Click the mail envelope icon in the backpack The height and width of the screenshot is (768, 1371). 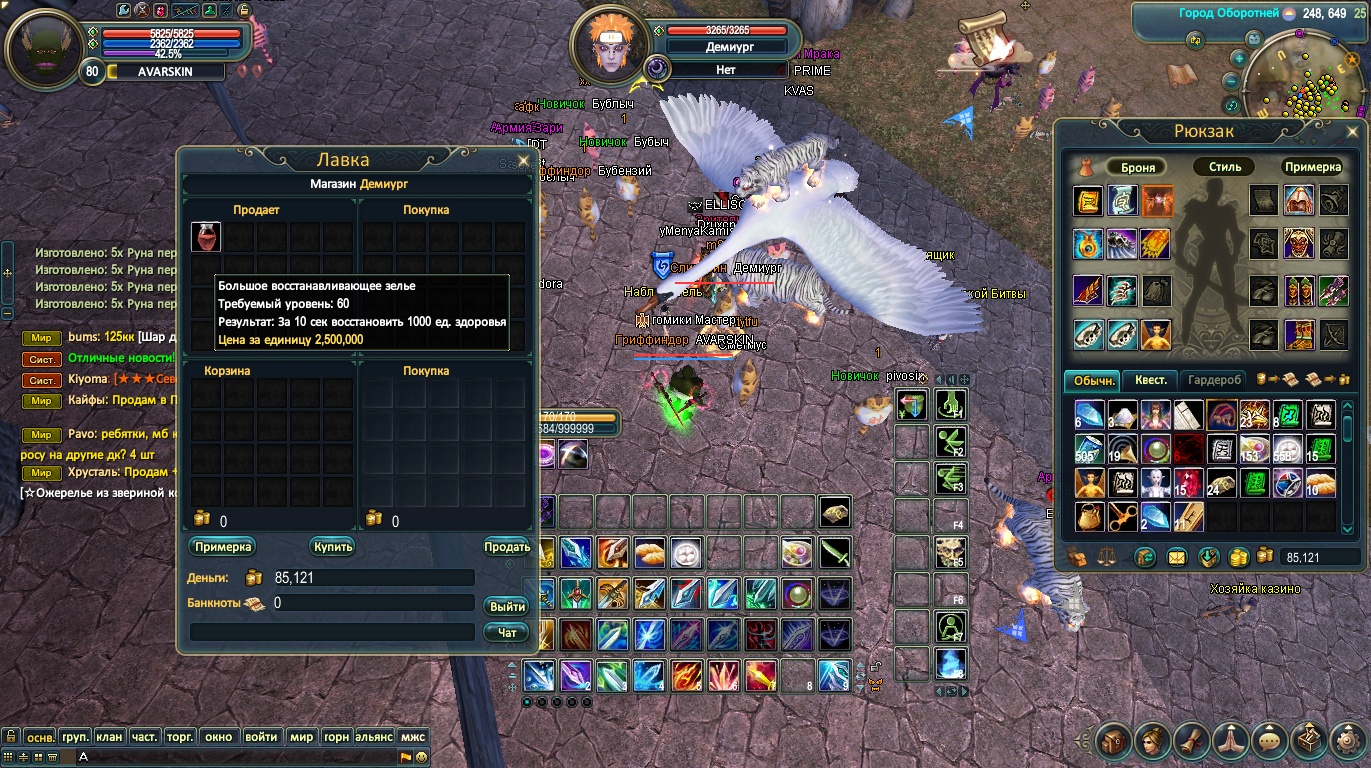[1176, 557]
